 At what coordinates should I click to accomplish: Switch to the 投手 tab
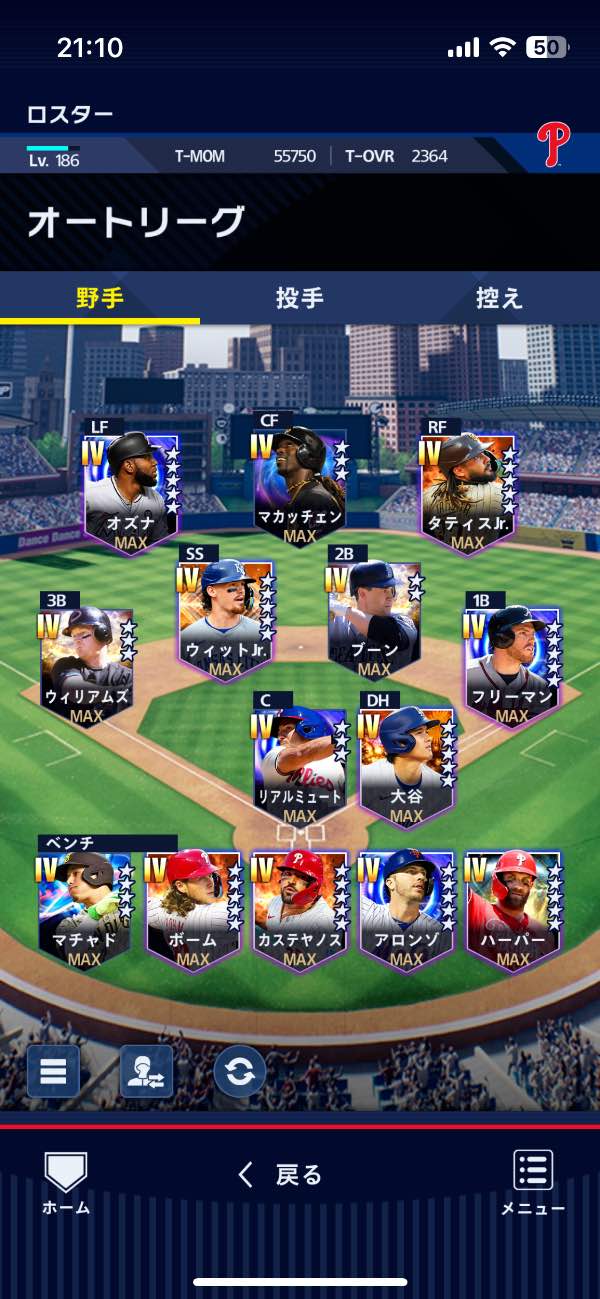[x=299, y=298]
